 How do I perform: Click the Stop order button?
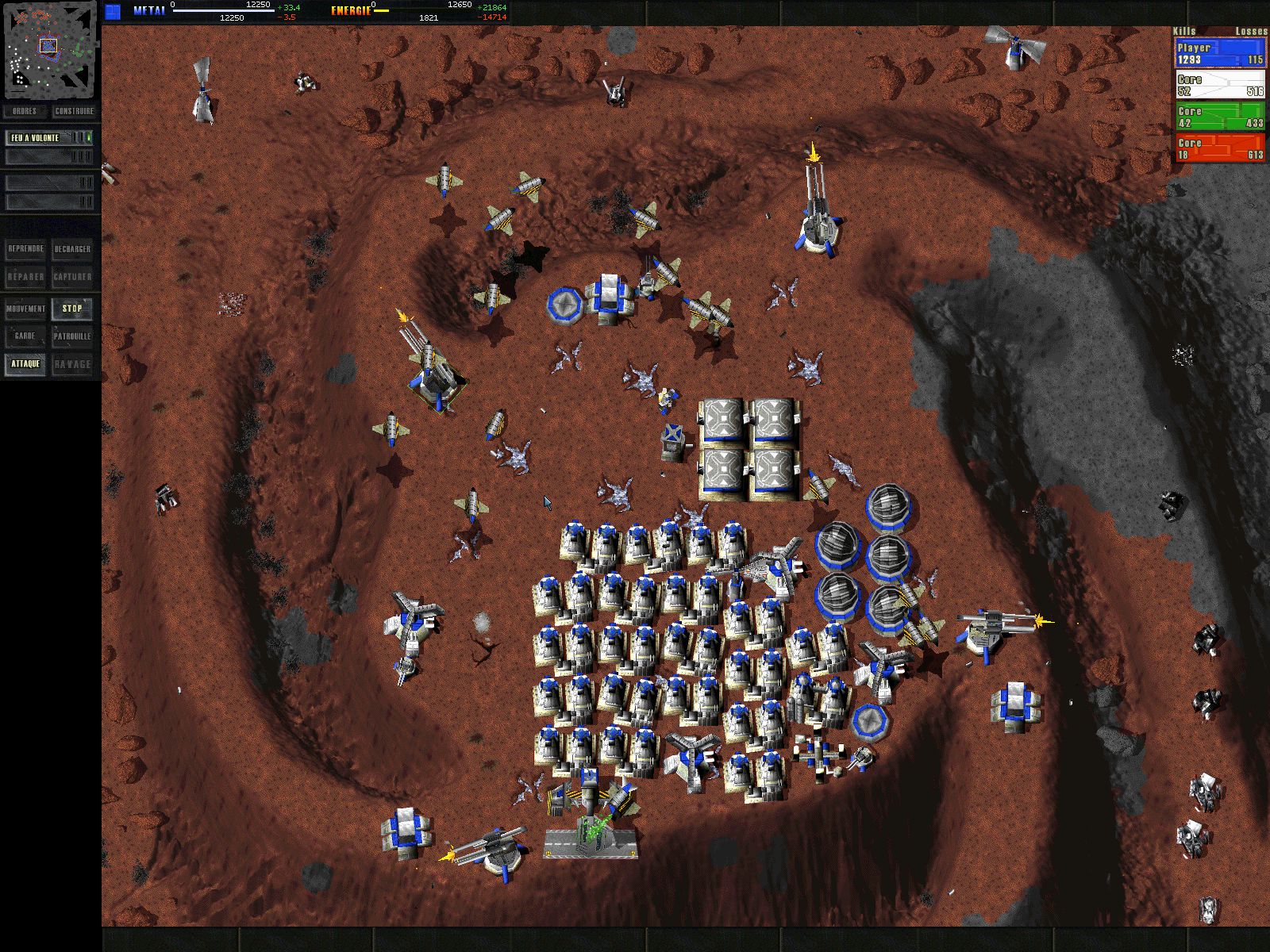coord(72,309)
